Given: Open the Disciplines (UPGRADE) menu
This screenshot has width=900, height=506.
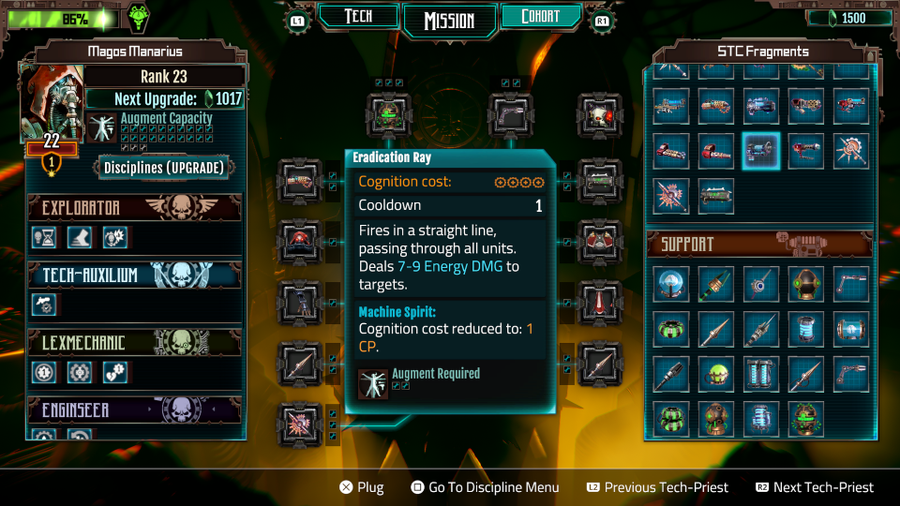Looking at the screenshot, I should [165, 167].
